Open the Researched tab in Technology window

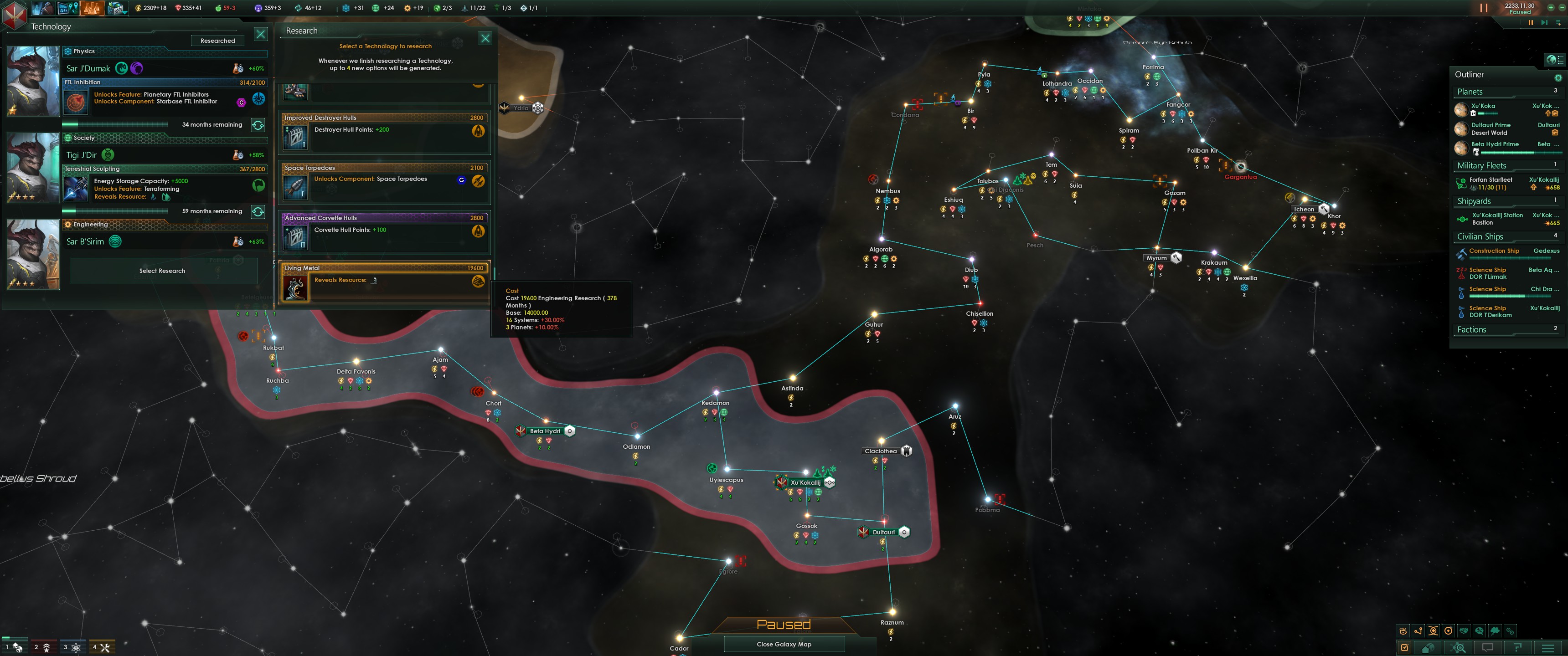[217, 40]
